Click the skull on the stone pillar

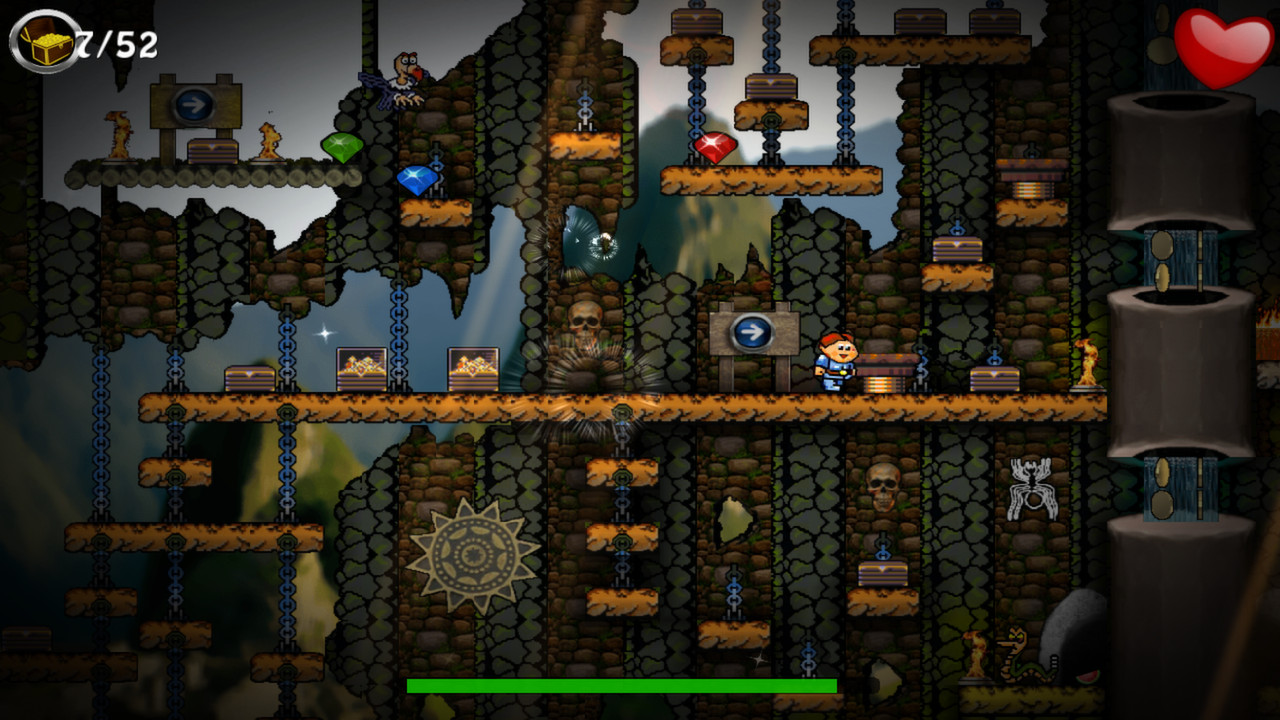coord(585,320)
